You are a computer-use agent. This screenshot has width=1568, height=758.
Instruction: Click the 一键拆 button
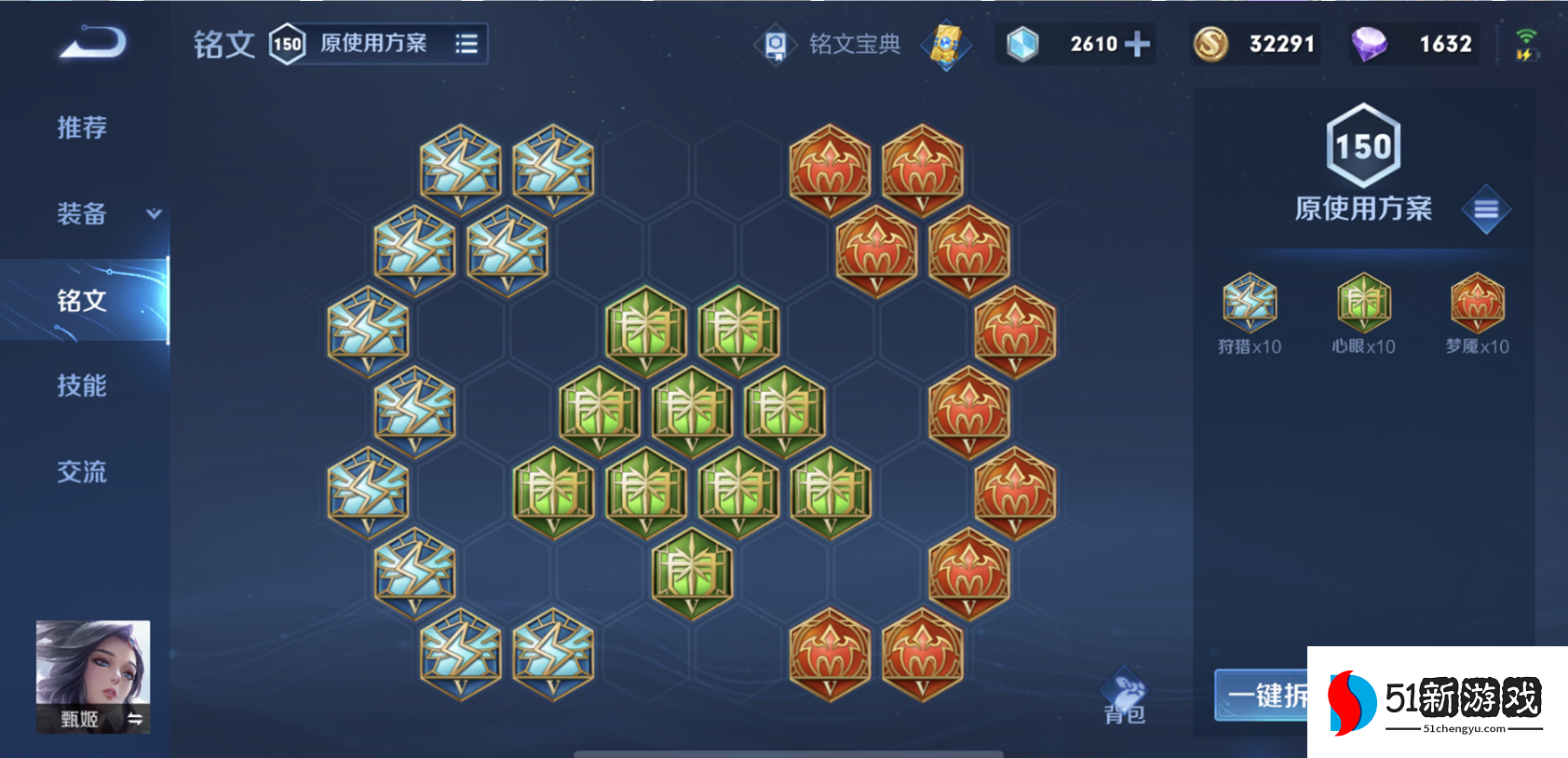tap(1262, 695)
